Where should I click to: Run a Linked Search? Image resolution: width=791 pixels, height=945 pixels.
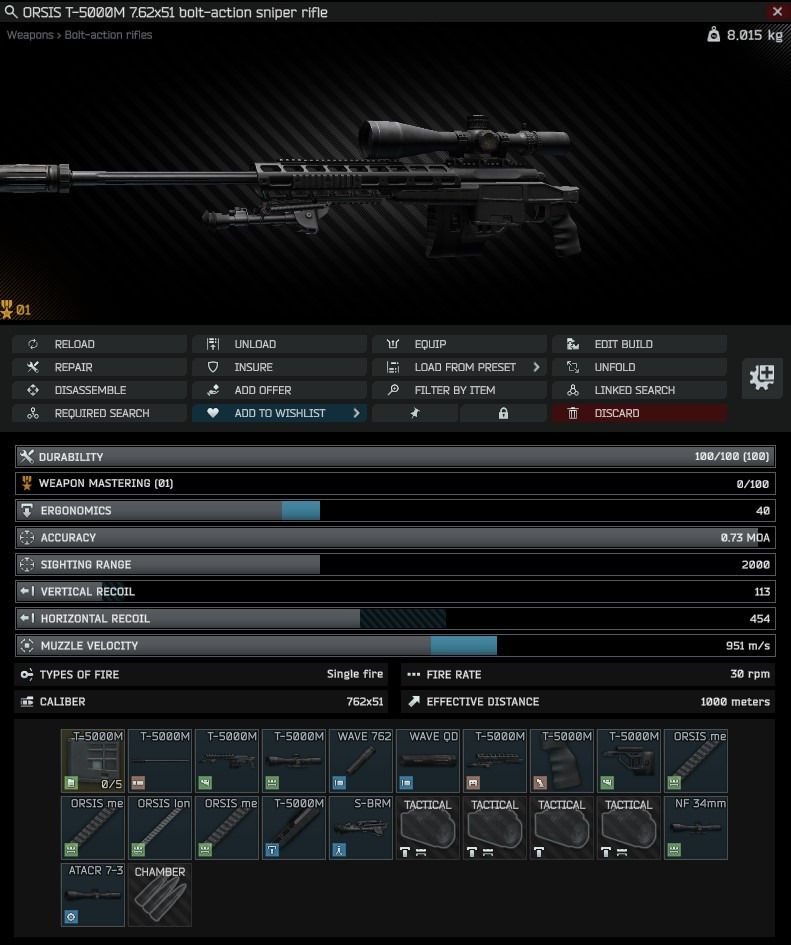coord(639,390)
